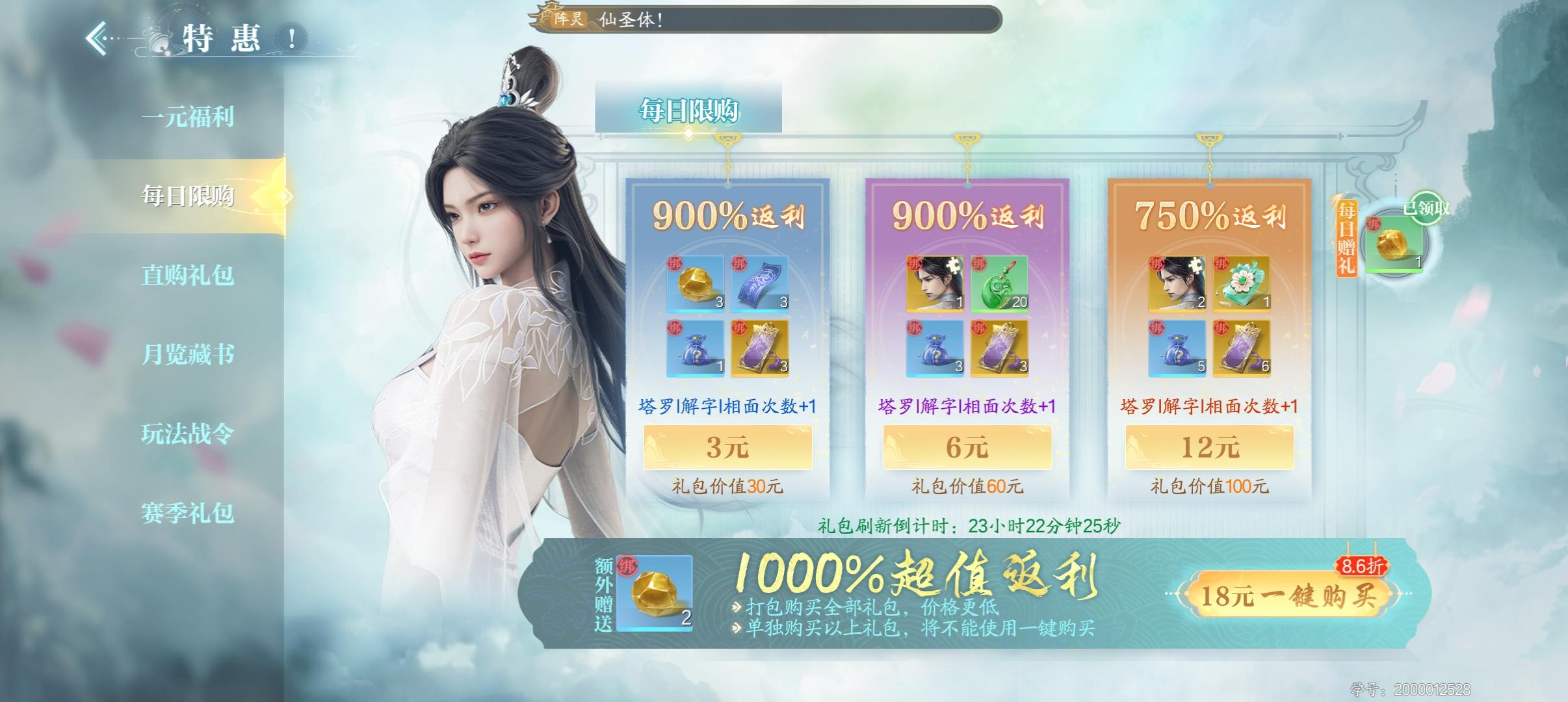
Task: Switch to the 一元福利 tab
Action: [x=189, y=118]
